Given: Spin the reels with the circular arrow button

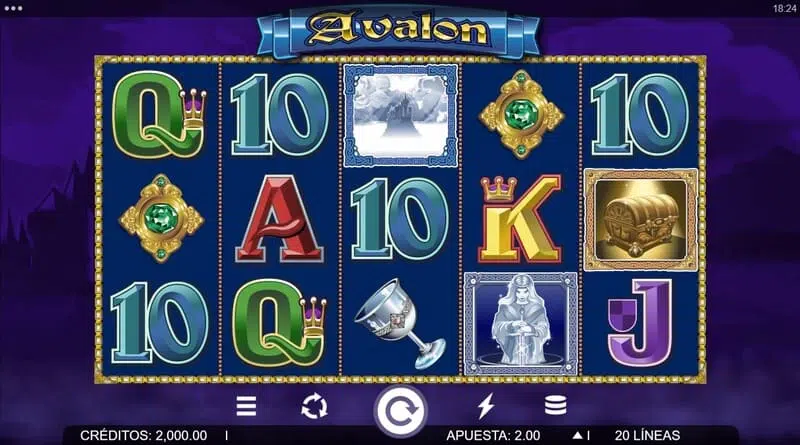Looking at the screenshot, I should [400, 408].
